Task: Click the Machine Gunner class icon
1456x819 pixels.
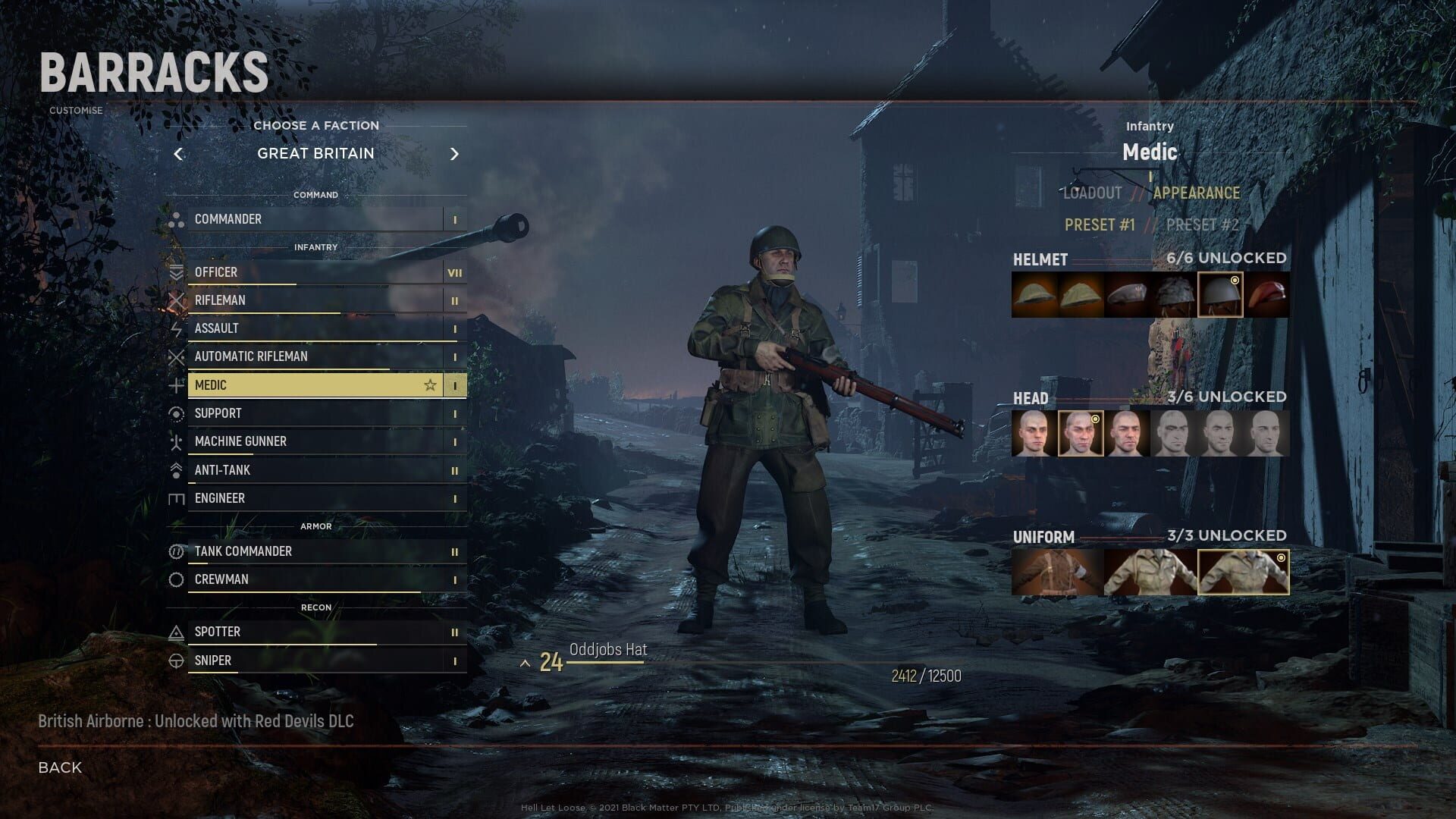Action: [x=176, y=441]
